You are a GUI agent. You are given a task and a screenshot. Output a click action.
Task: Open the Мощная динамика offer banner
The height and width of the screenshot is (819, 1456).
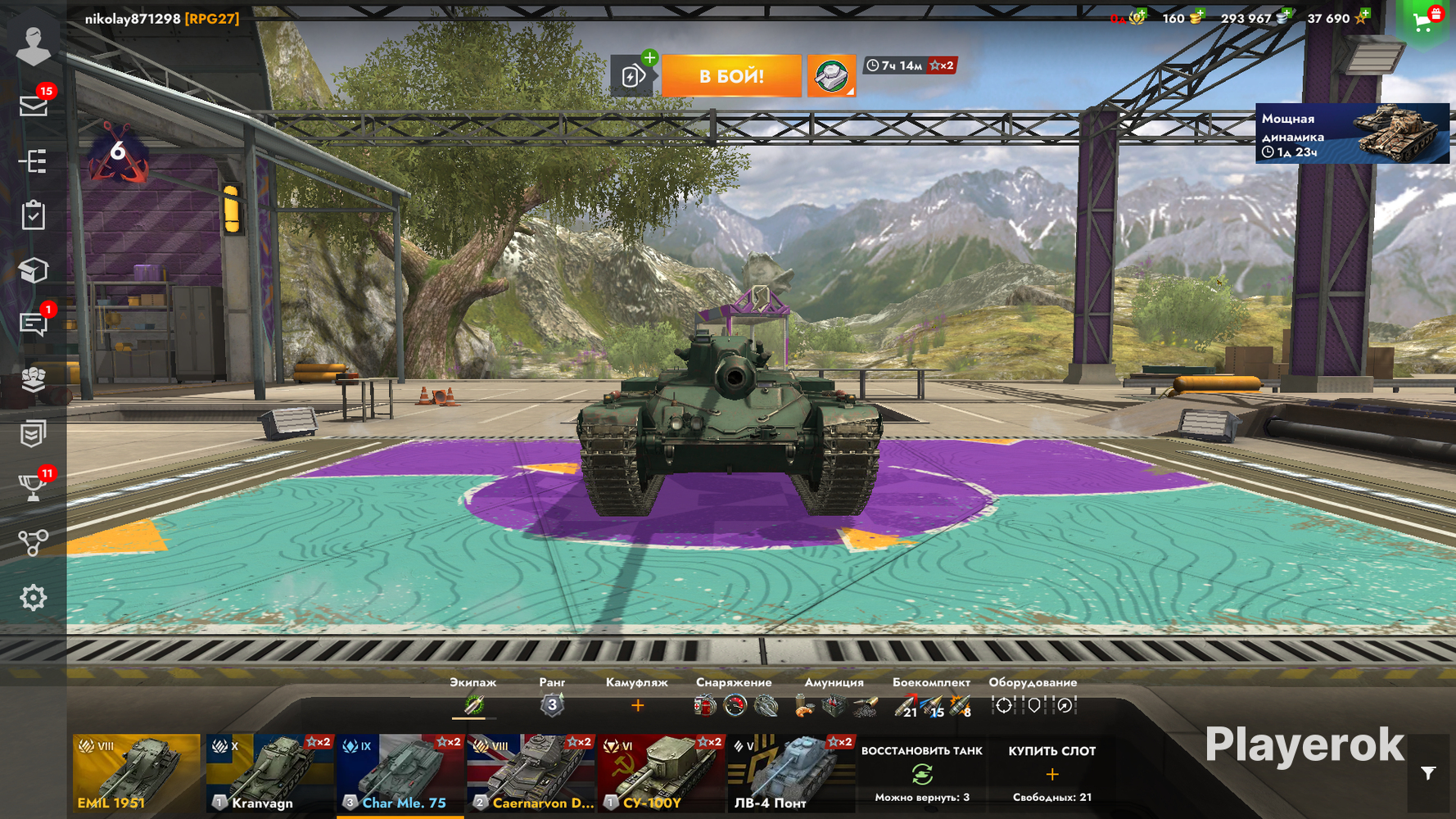(x=1352, y=133)
